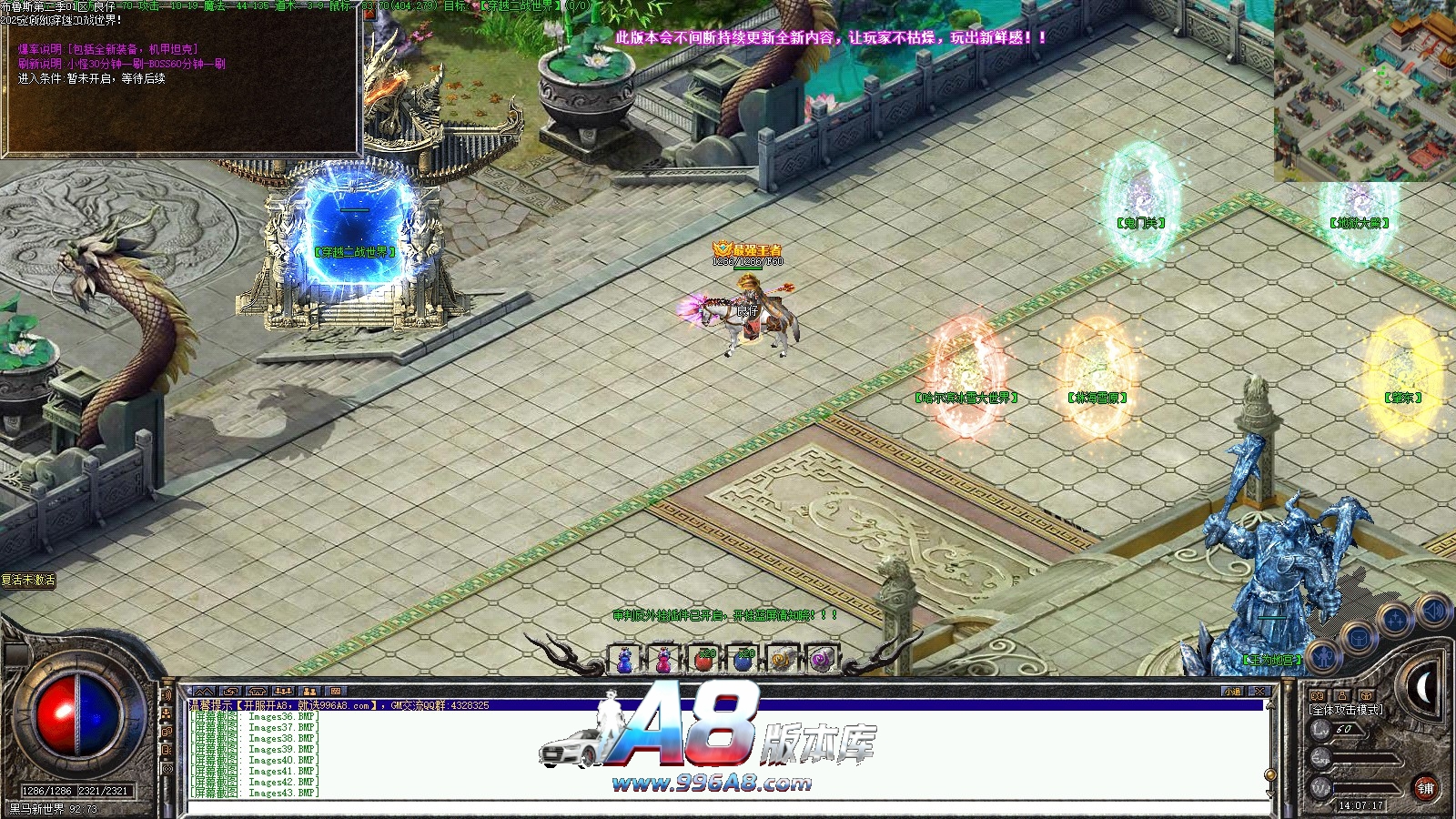
Task: Click the 小退 logout button
Action: tap(1233, 692)
